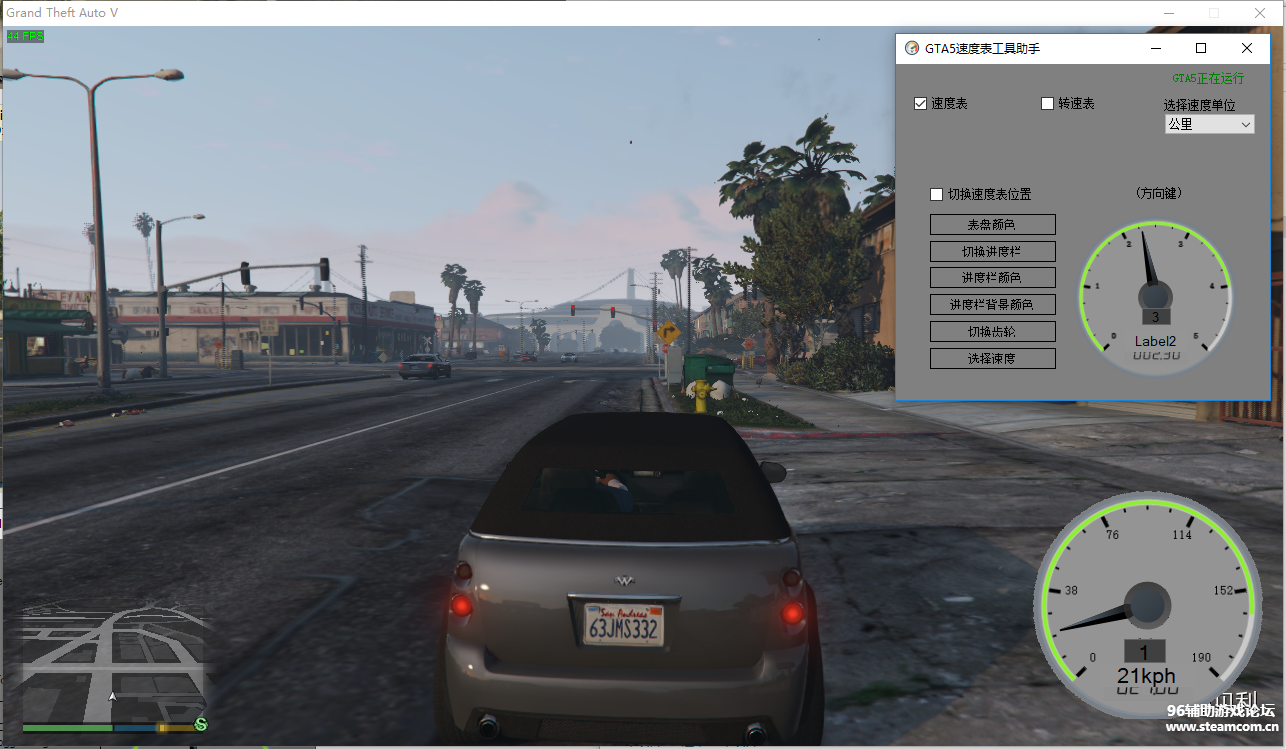Maximize the speedometer tool window
Screen dimensions: 1286x749
(1201, 48)
